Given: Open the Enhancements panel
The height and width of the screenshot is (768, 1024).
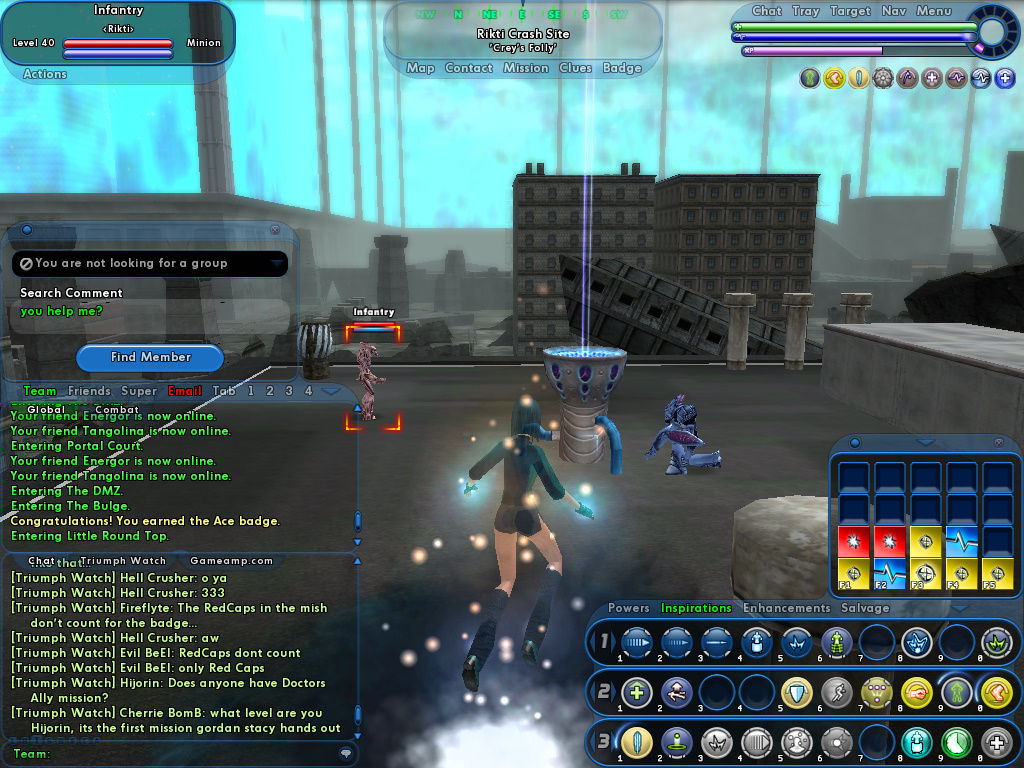Looking at the screenshot, I should coord(786,608).
